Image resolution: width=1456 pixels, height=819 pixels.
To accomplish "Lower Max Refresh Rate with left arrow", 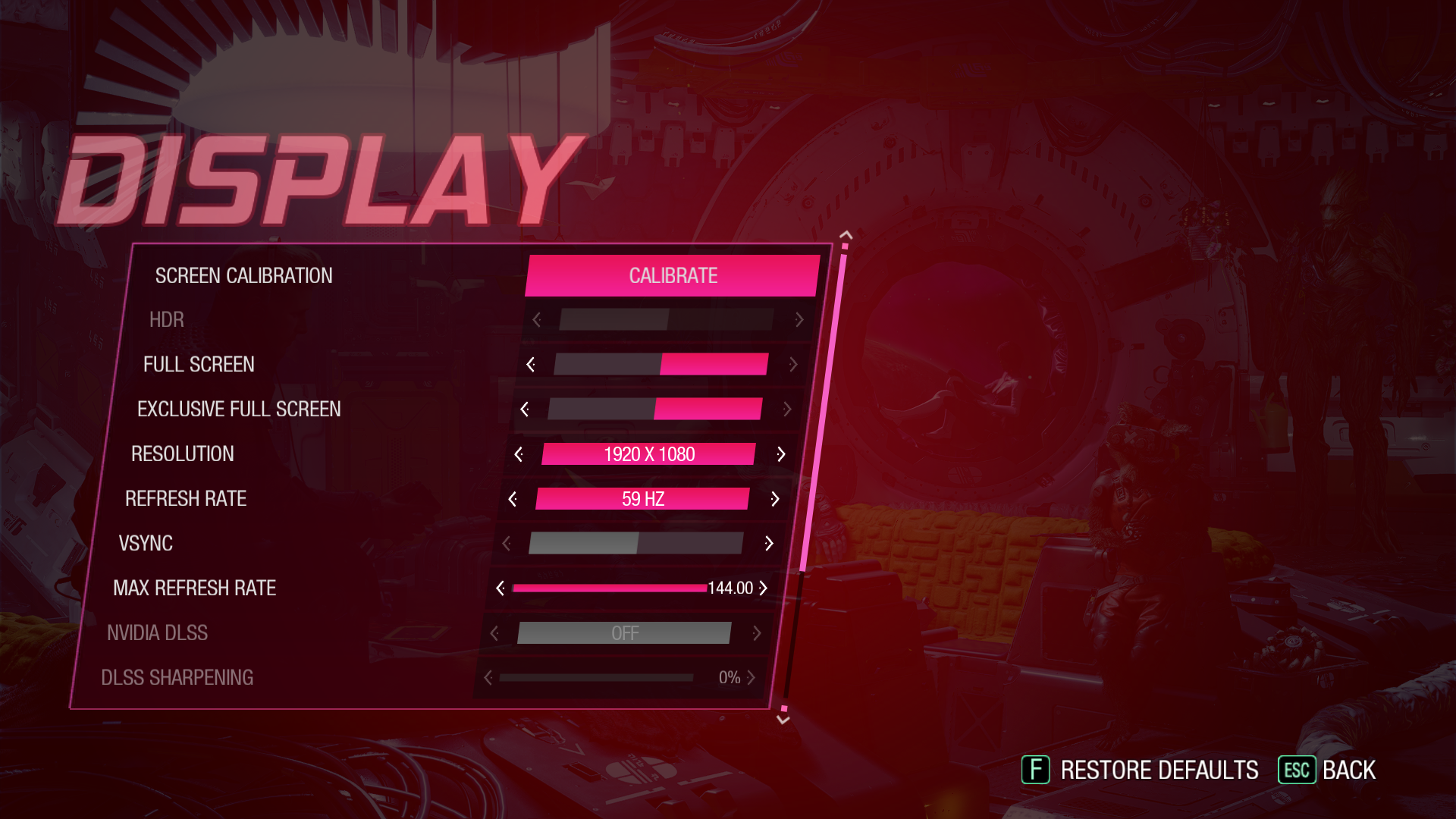I will pyautogui.click(x=500, y=588).
